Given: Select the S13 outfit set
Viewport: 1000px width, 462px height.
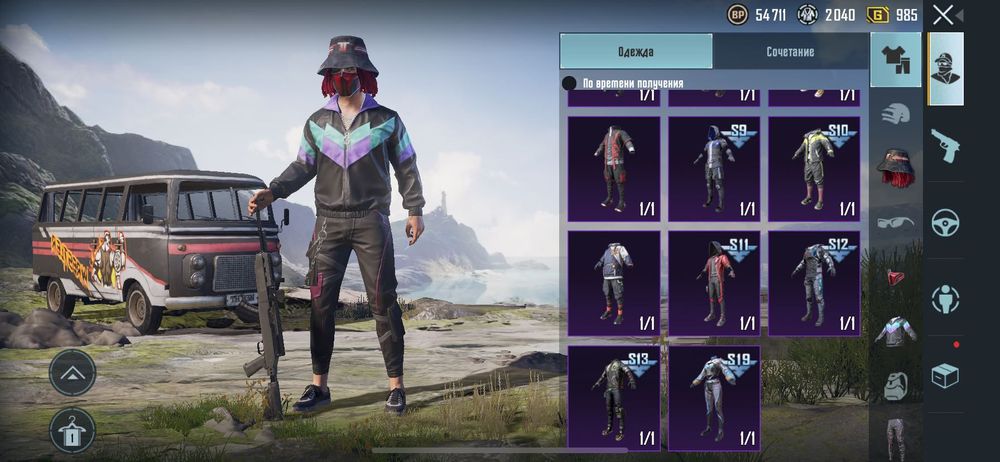Looking at the screenshot, I should pyautogui.click(x=614, y=397).
